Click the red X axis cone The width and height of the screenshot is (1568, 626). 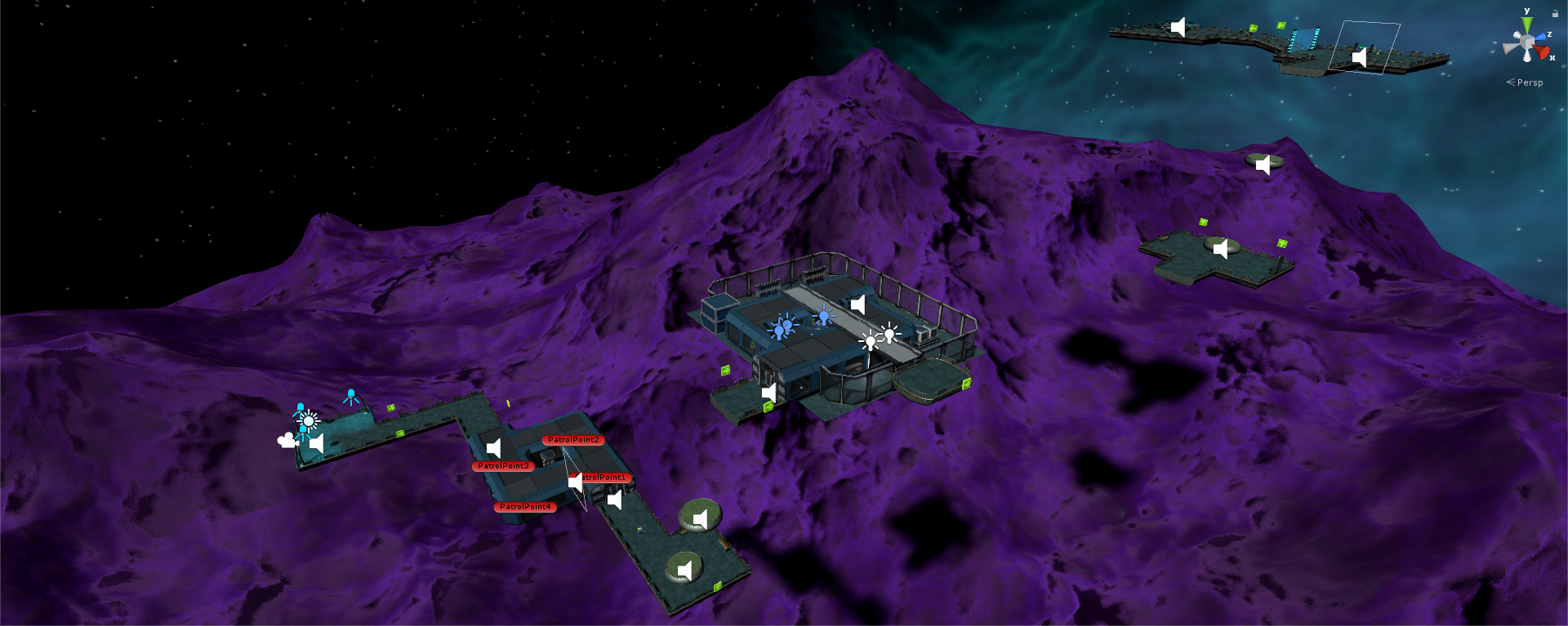click(1542, 53)
